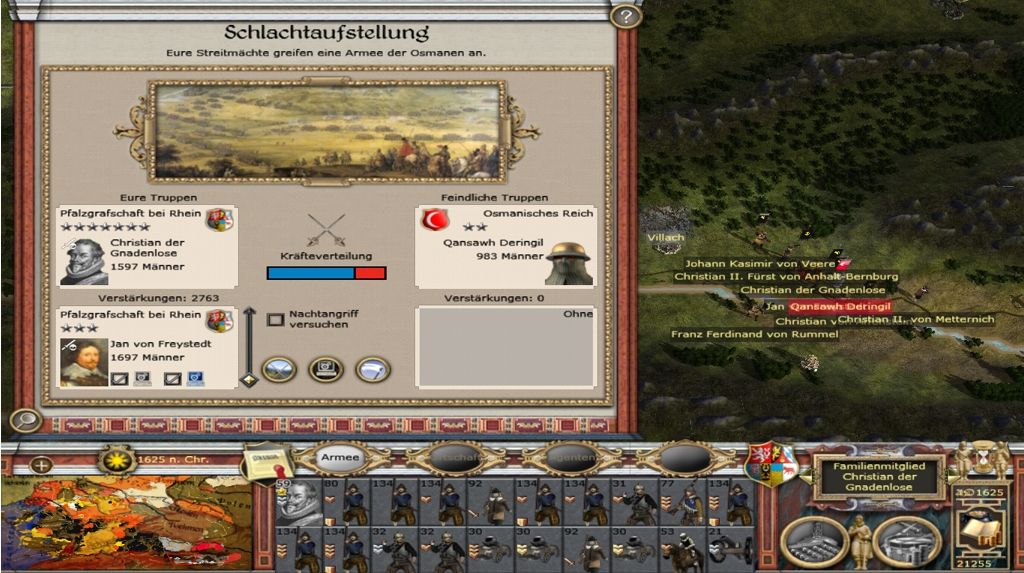This screenshot has width=1024, height=573.
Task: Open the recruitment button
Action: [907, 541]
